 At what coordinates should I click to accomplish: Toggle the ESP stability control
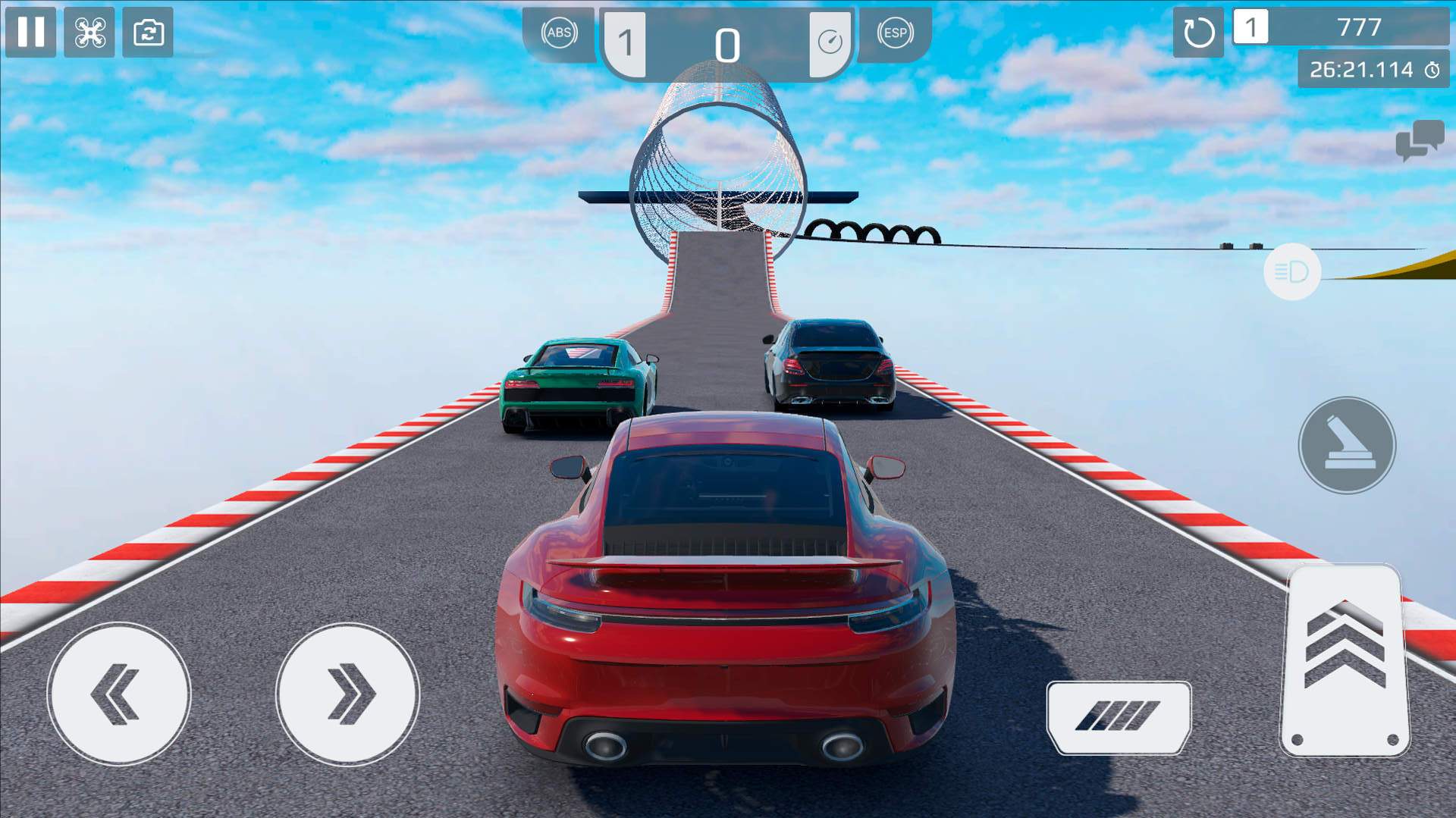pyautogui.click(x=895, y=33)
